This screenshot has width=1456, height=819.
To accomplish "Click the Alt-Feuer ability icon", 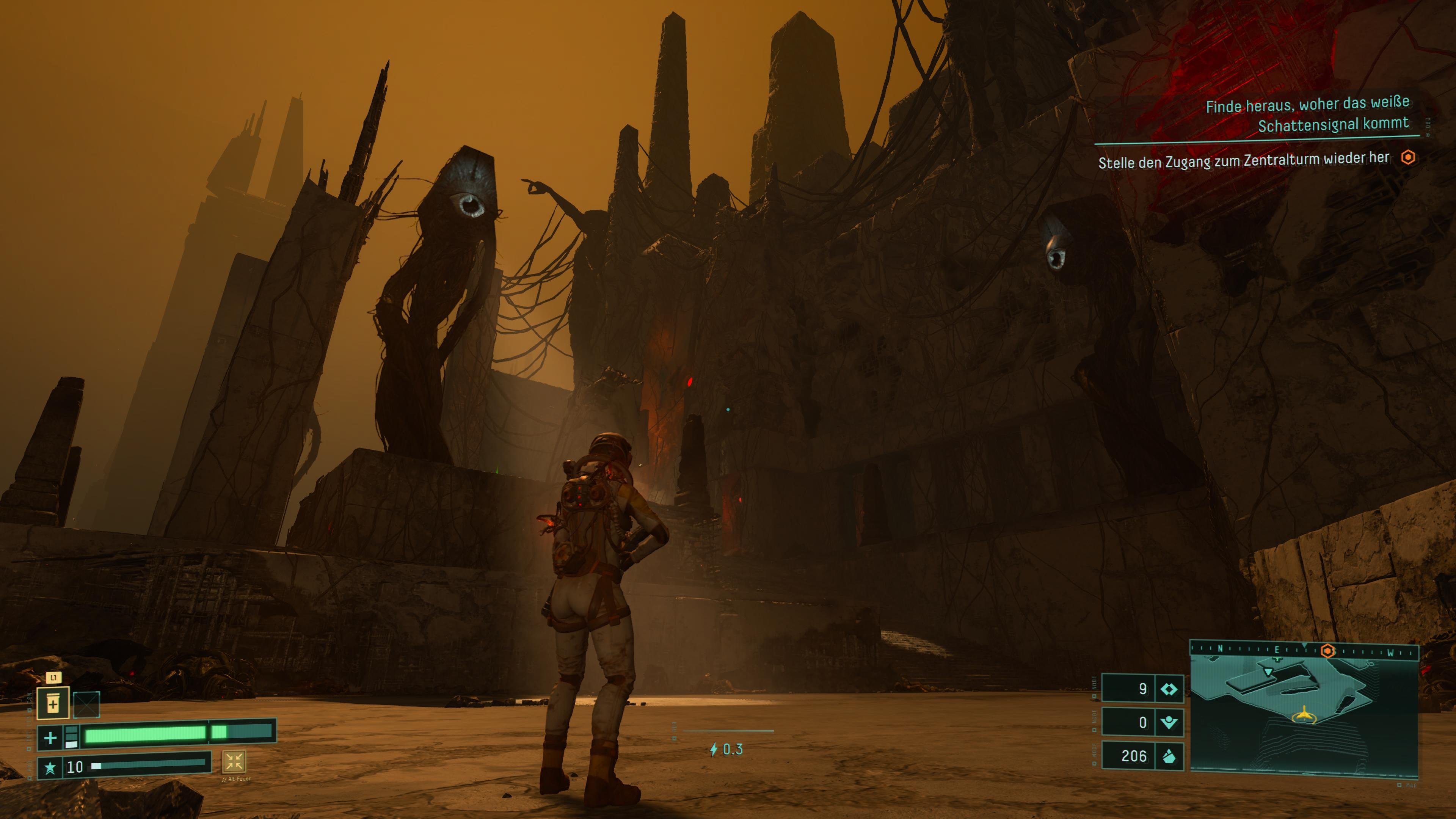I will [x=234, y=761].
